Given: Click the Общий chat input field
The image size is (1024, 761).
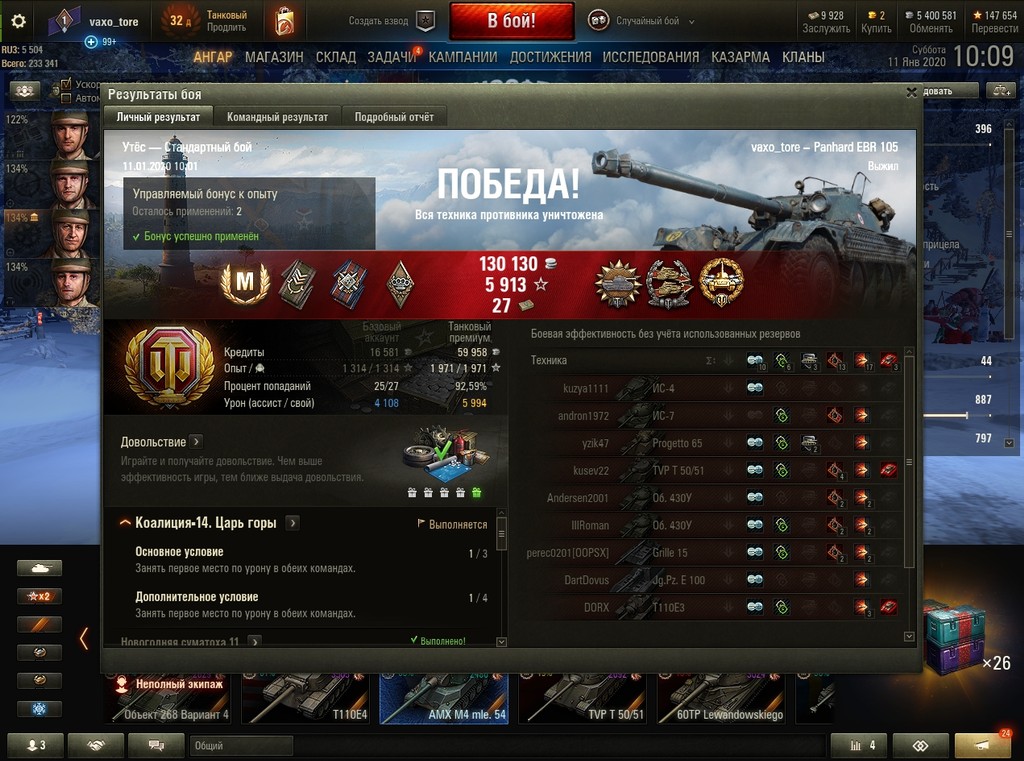Looking at the screenshot, I should (240, 745).
